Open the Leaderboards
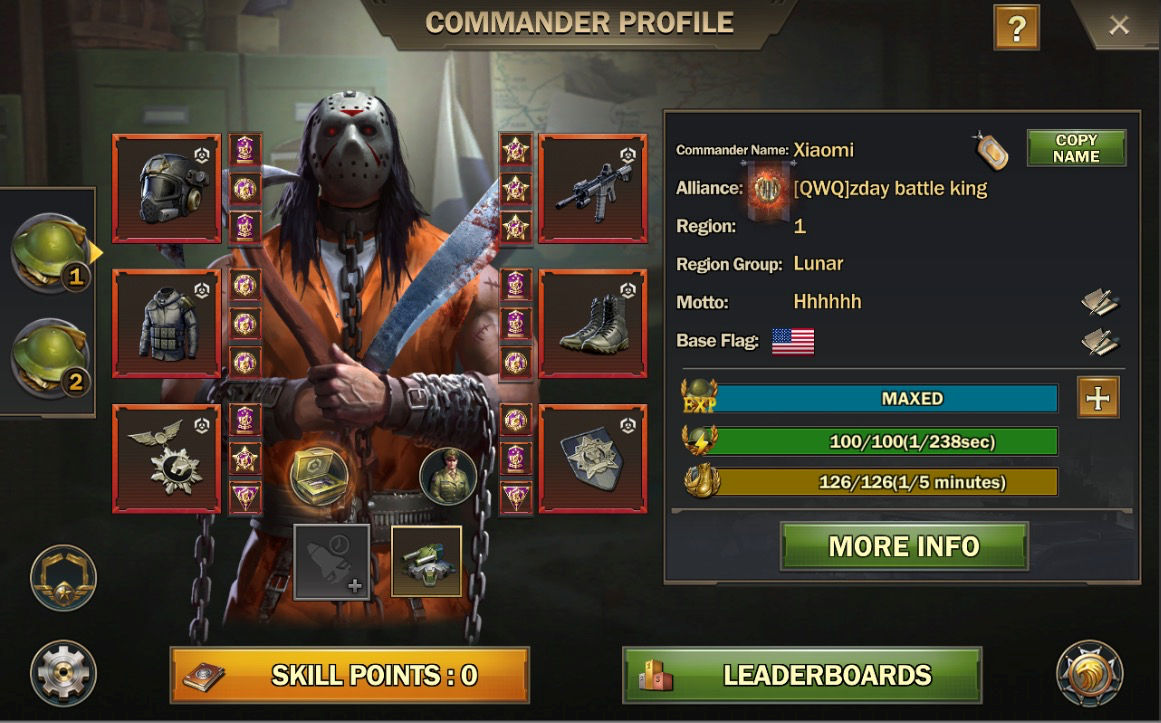1161x723 pixels. coord(802,675)
